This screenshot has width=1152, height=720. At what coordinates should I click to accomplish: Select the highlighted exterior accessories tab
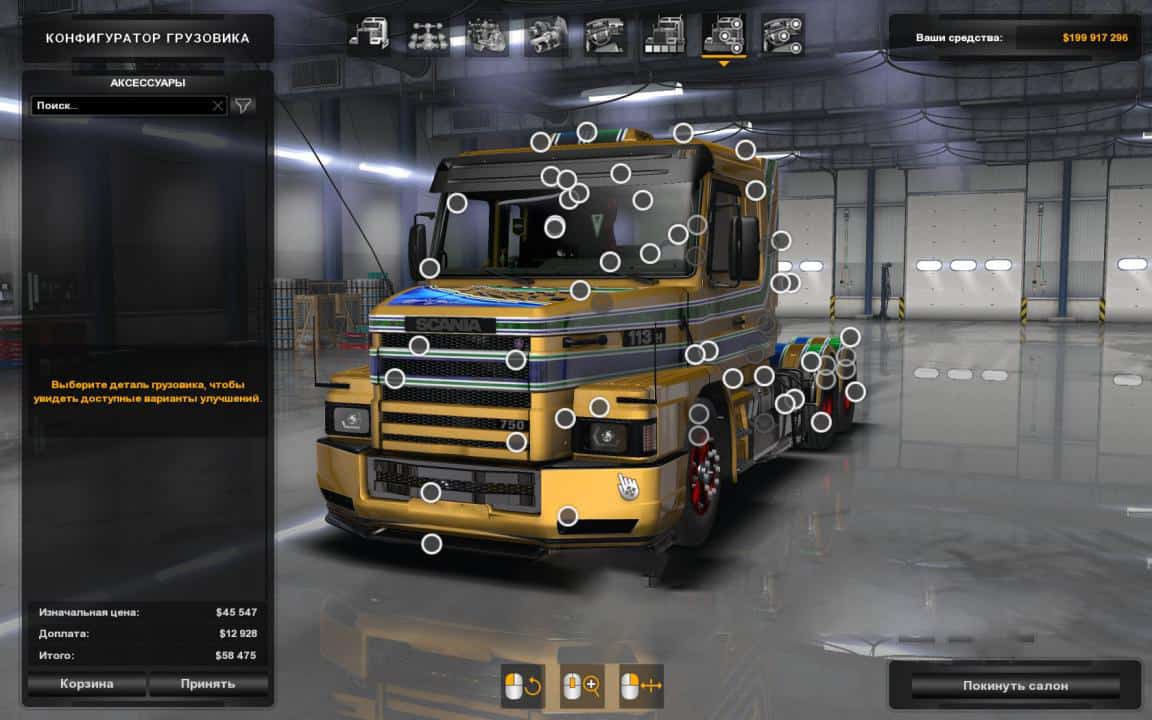tap(724, 35)
